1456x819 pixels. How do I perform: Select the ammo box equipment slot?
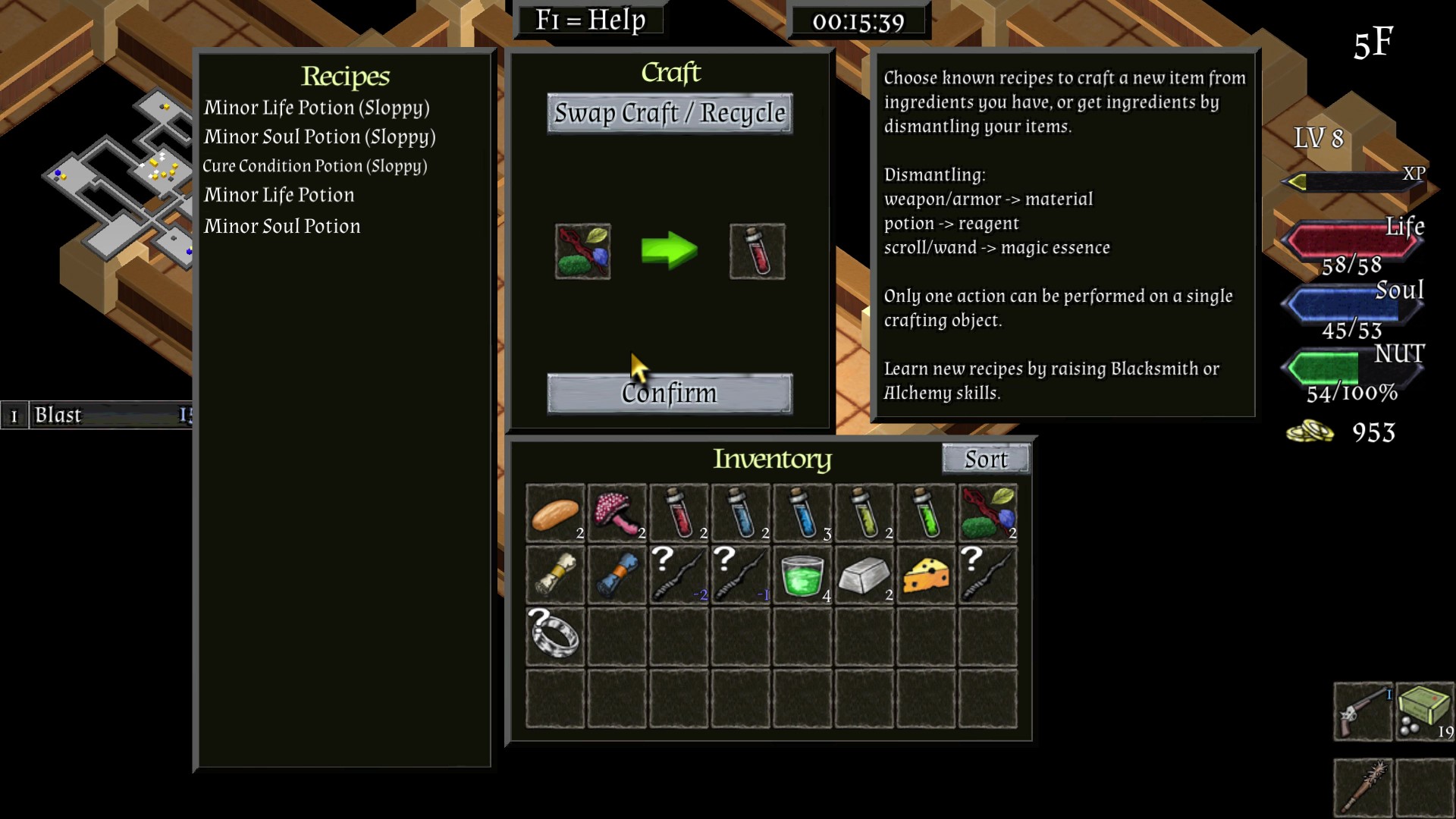tap(1424, 711)
